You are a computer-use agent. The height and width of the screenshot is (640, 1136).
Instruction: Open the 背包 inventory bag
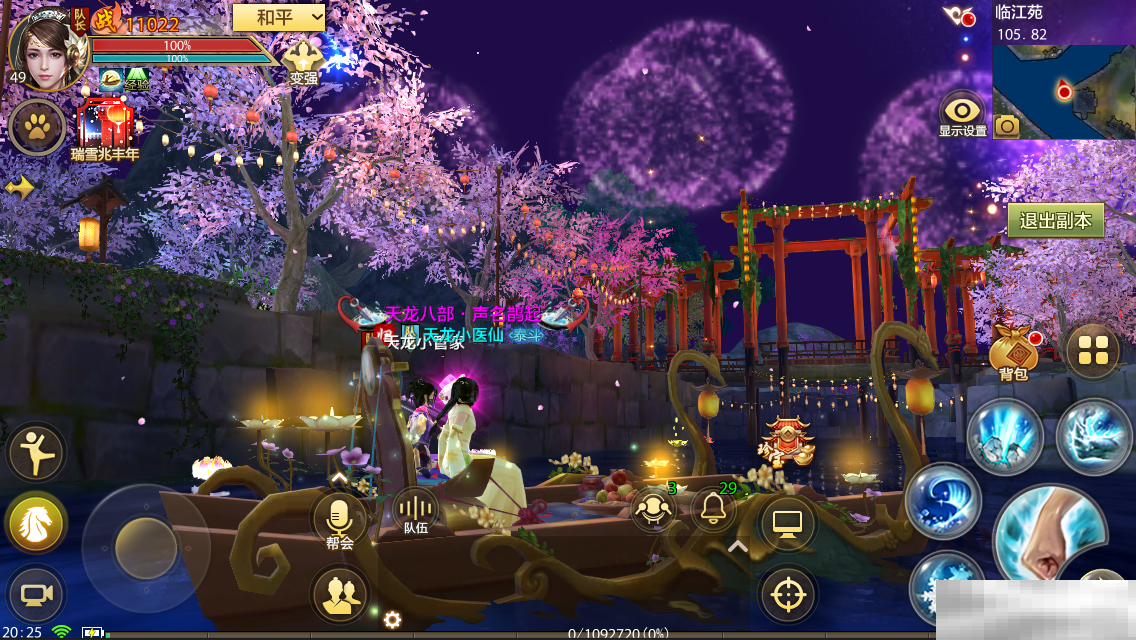pos(1013,352)
